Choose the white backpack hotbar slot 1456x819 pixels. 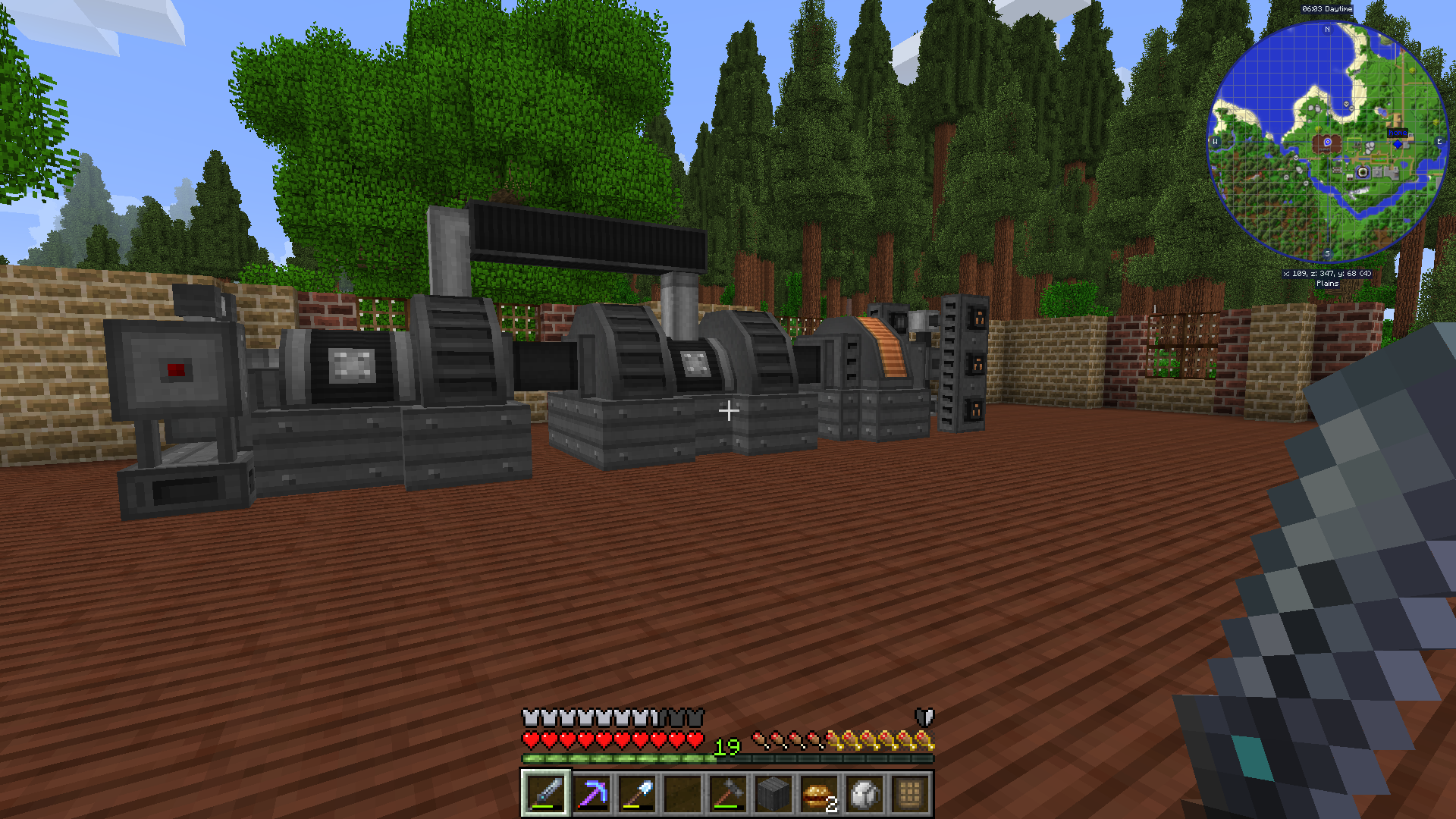click(864, 793)
